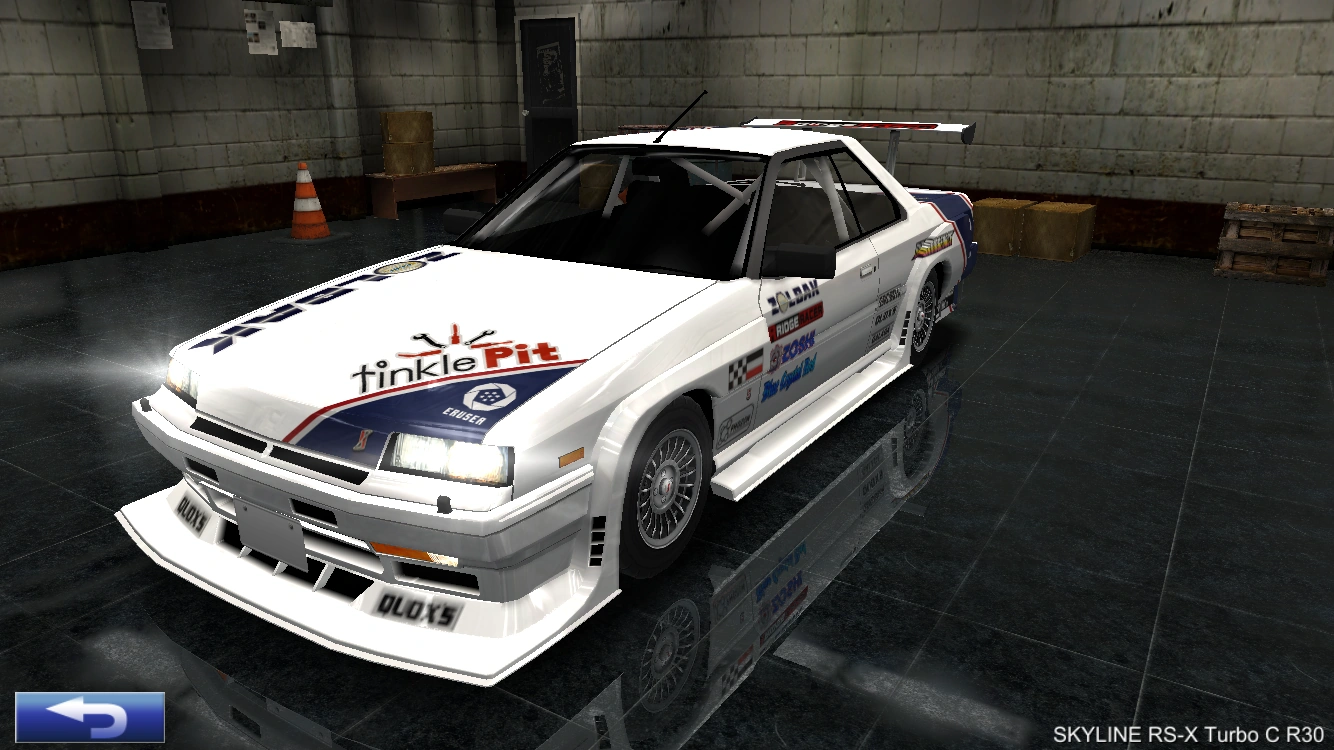The height and width of the screenshot is (750, 1334).
Task: Click the RIDGE RACER door decal
Action: [x=795, y=320]
